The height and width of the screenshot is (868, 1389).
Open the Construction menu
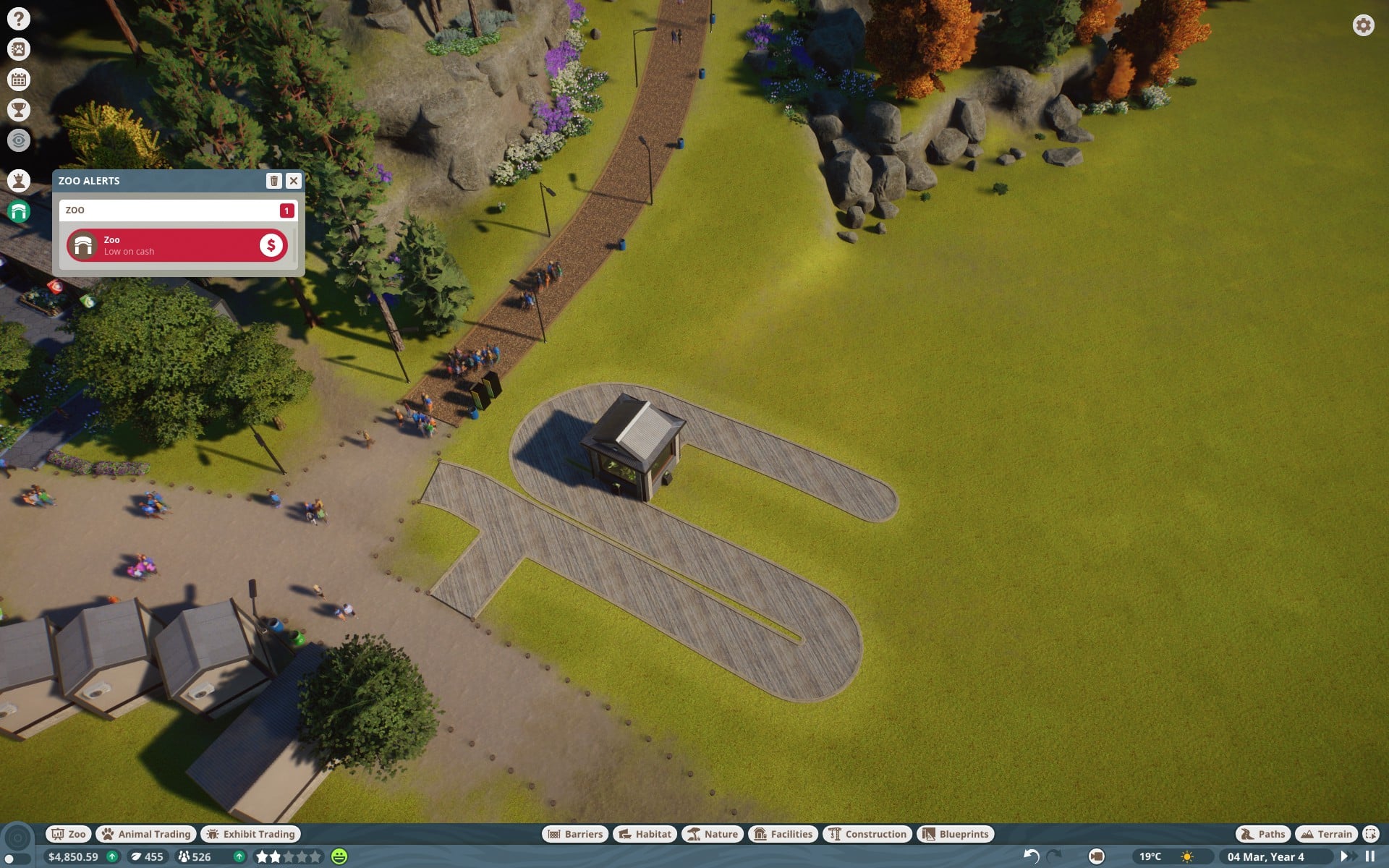867,834
